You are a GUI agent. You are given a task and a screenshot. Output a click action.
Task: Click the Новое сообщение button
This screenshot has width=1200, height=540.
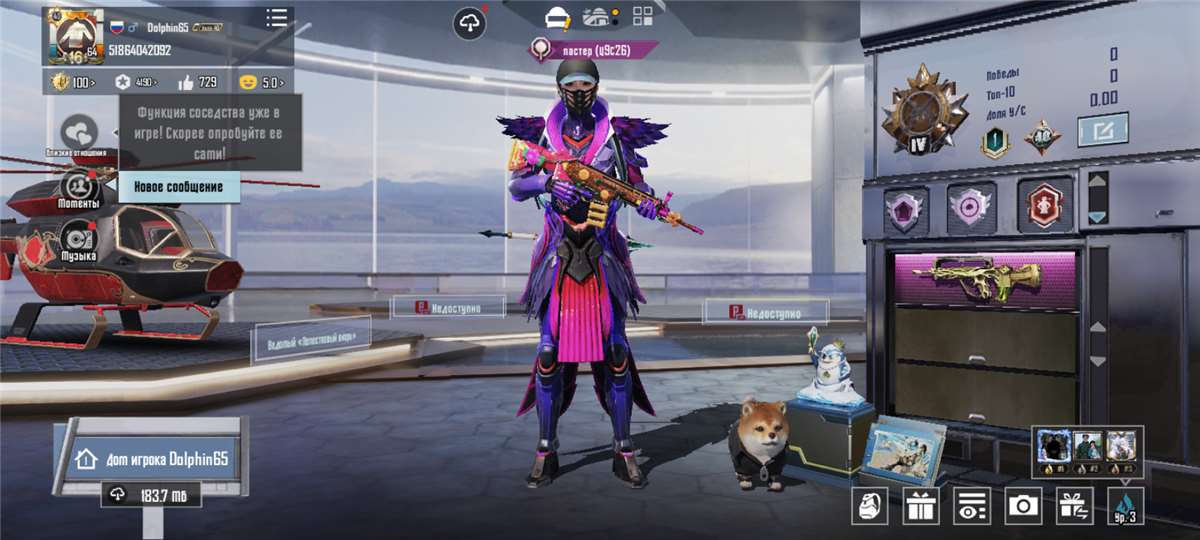180,187
